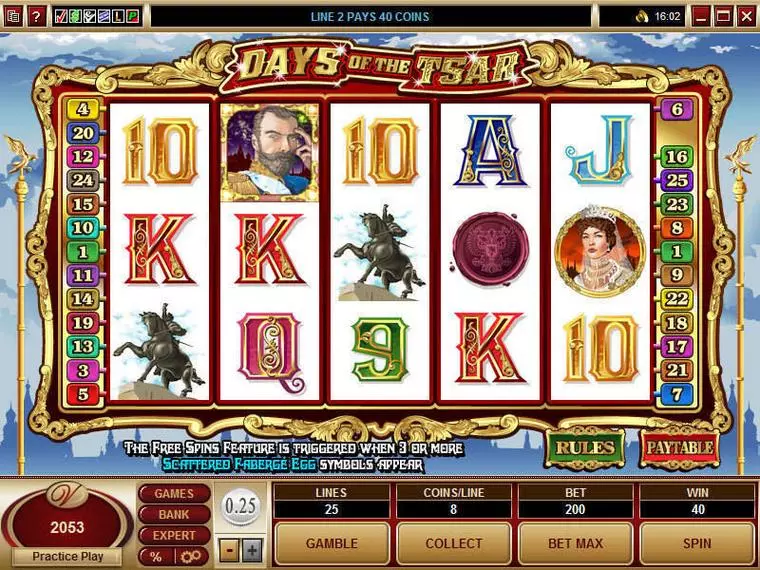Image resolution: width=760 pixels, height=570 pixels.
Task: Gamble the 40 coin win
Action: coord(331,543)
